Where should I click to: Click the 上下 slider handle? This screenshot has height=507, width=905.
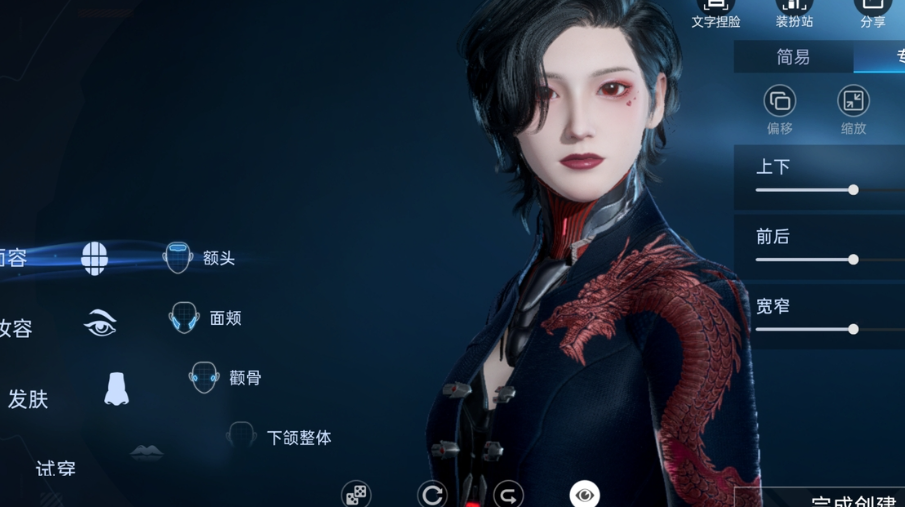pyautogui.click(x=853, y=189)
